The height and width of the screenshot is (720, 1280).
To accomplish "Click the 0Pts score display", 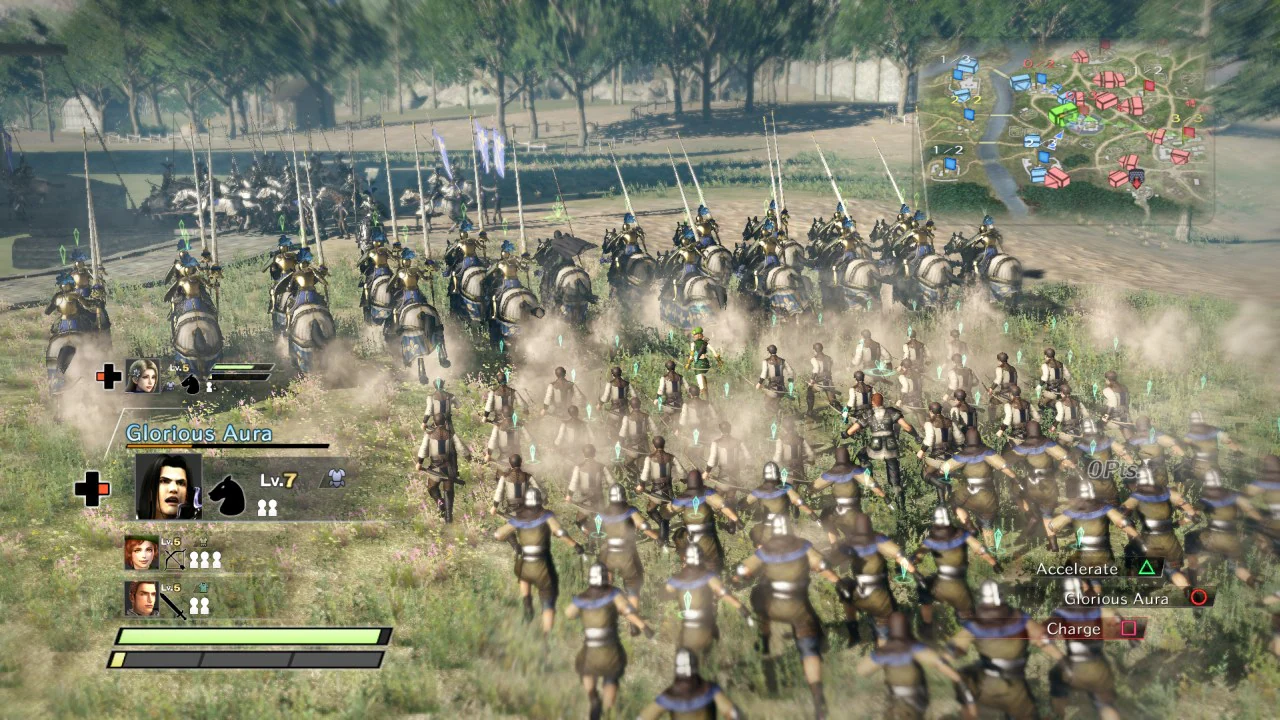I will [1113, 468].
